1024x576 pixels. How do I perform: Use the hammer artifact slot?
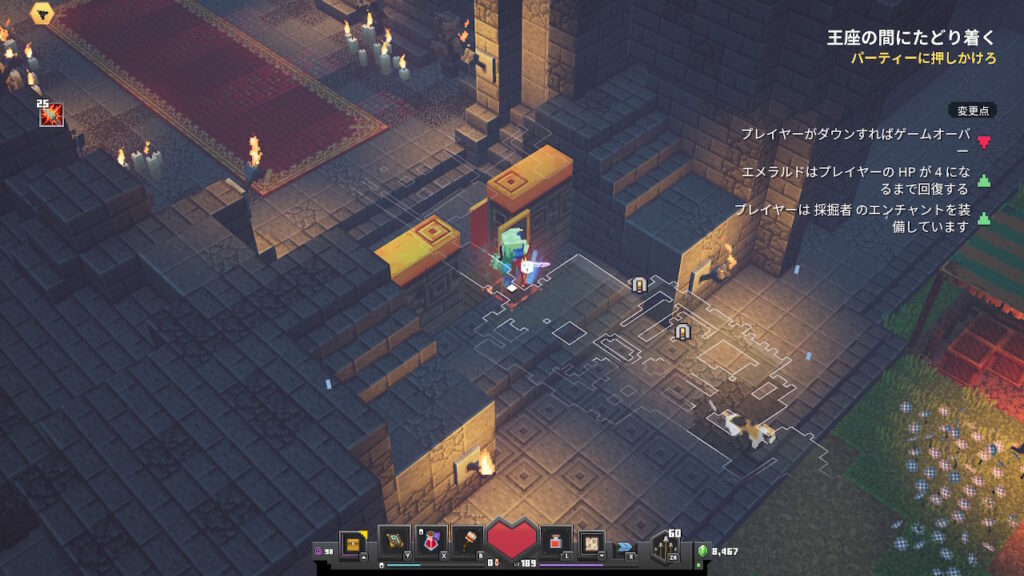click(469, 541)
